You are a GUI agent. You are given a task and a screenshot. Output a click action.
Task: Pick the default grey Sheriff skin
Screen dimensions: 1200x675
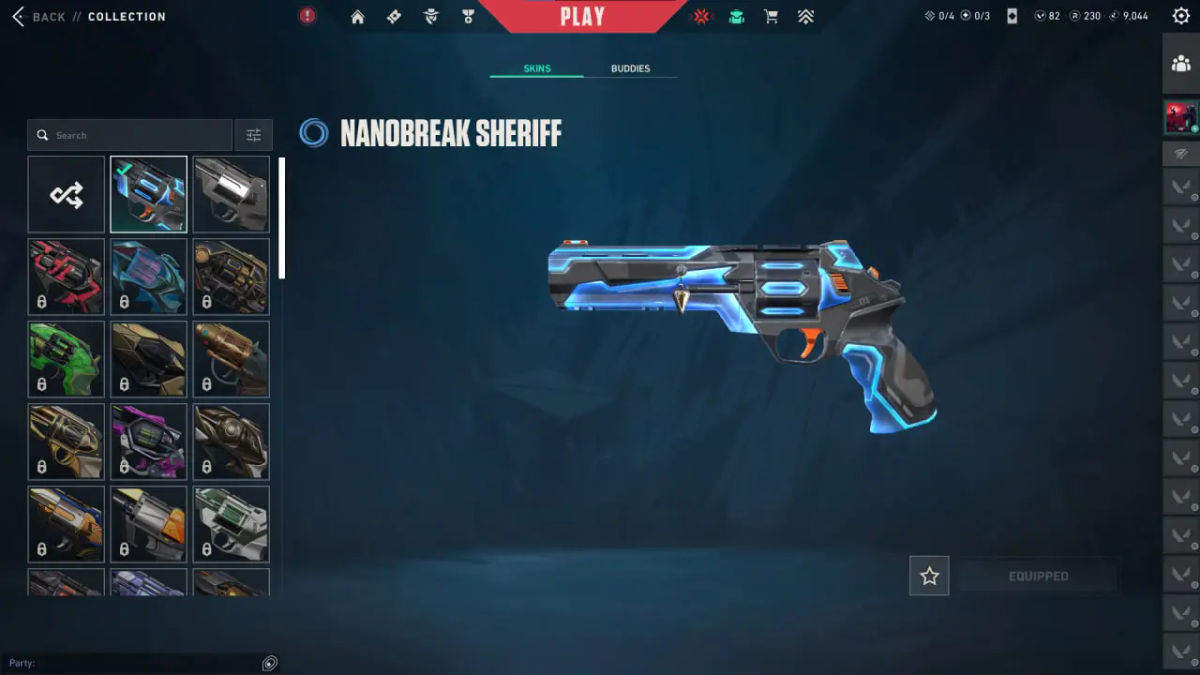click(x=231, y=194)
